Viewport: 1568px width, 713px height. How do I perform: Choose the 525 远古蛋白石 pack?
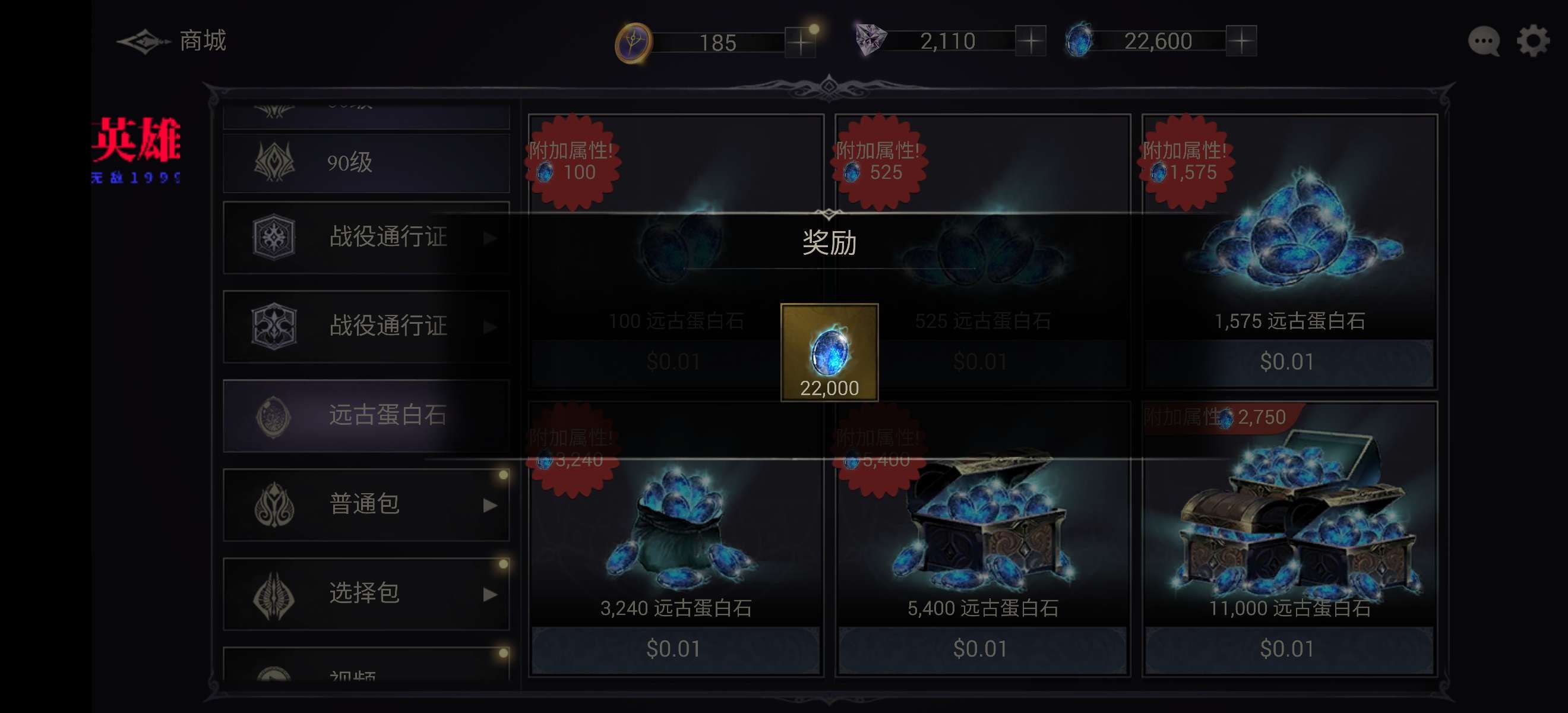981,361
